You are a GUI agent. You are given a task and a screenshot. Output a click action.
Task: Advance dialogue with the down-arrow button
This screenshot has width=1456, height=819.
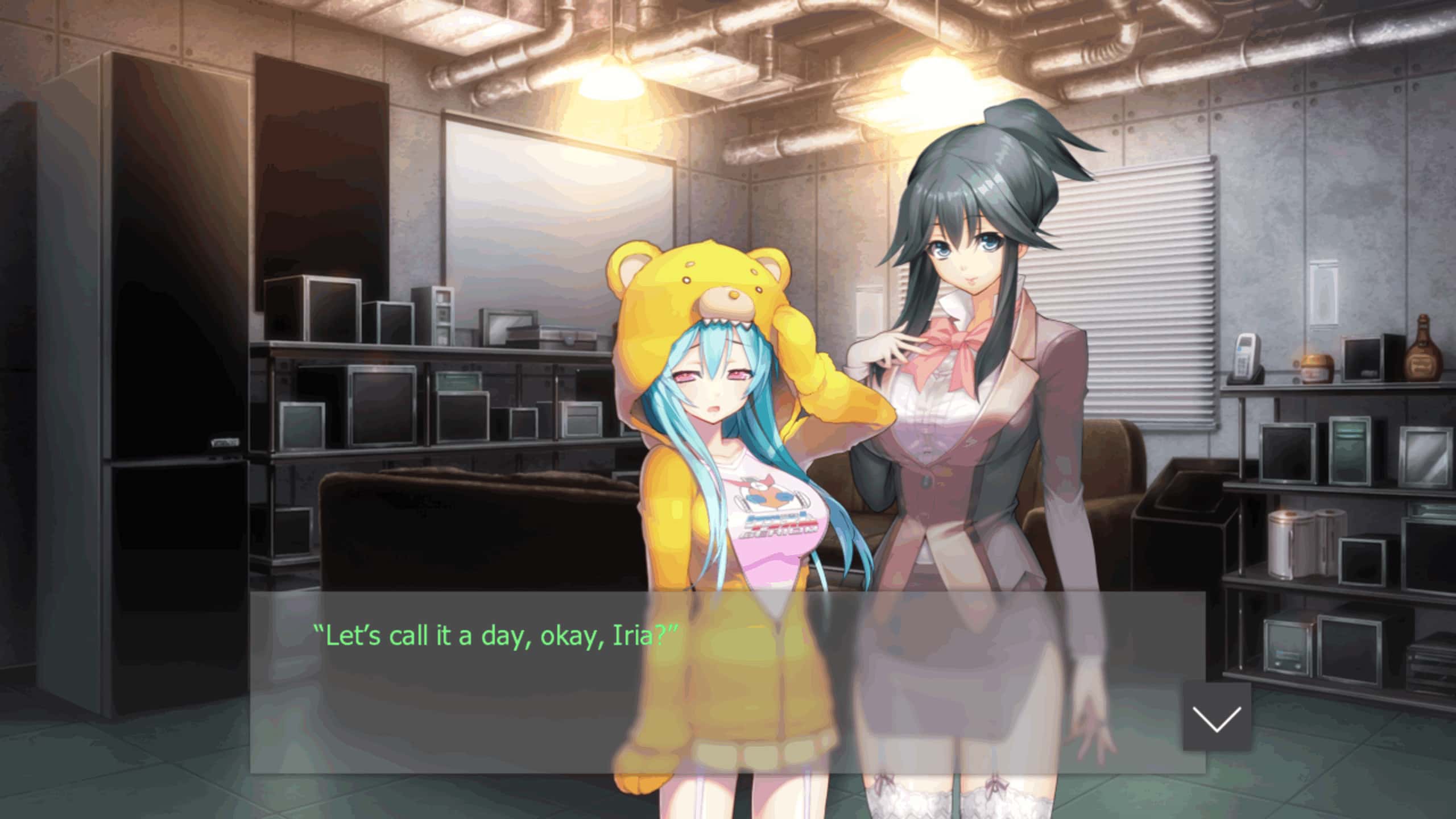pyautogui.click(x=1217, y=717)
